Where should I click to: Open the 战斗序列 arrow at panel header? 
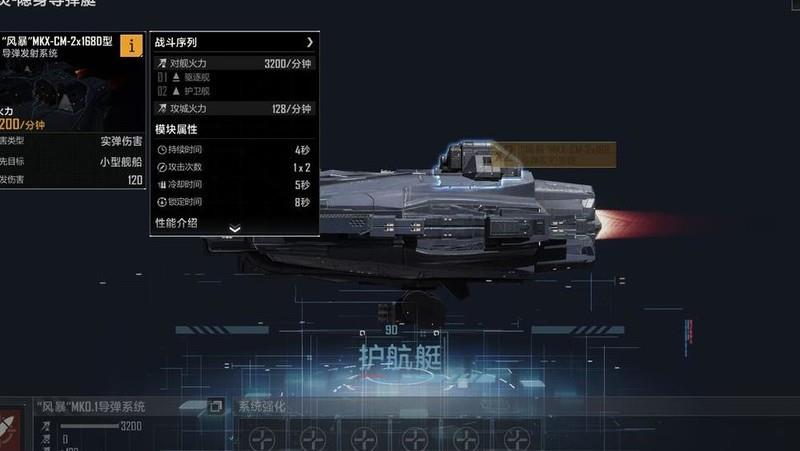coord(310,43)
